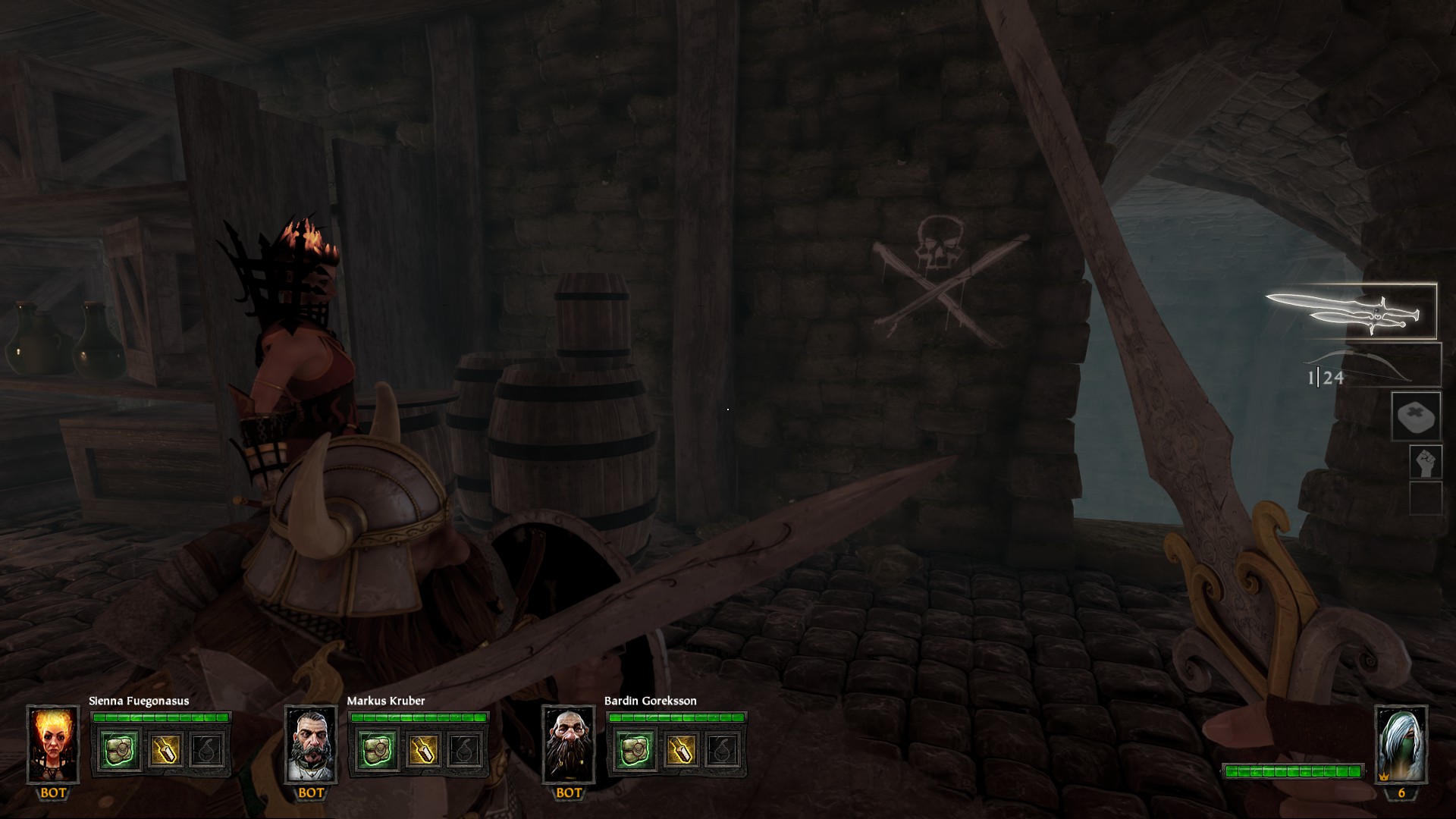Click the white-haired elf player portrait

(1401, 745)
